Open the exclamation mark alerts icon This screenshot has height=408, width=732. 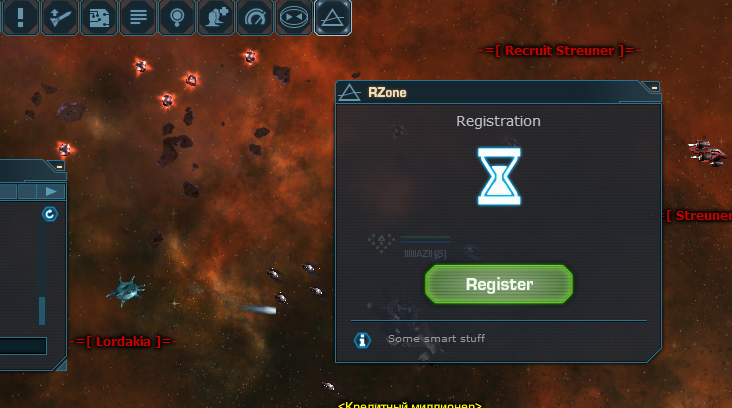[x=21, y=16]
